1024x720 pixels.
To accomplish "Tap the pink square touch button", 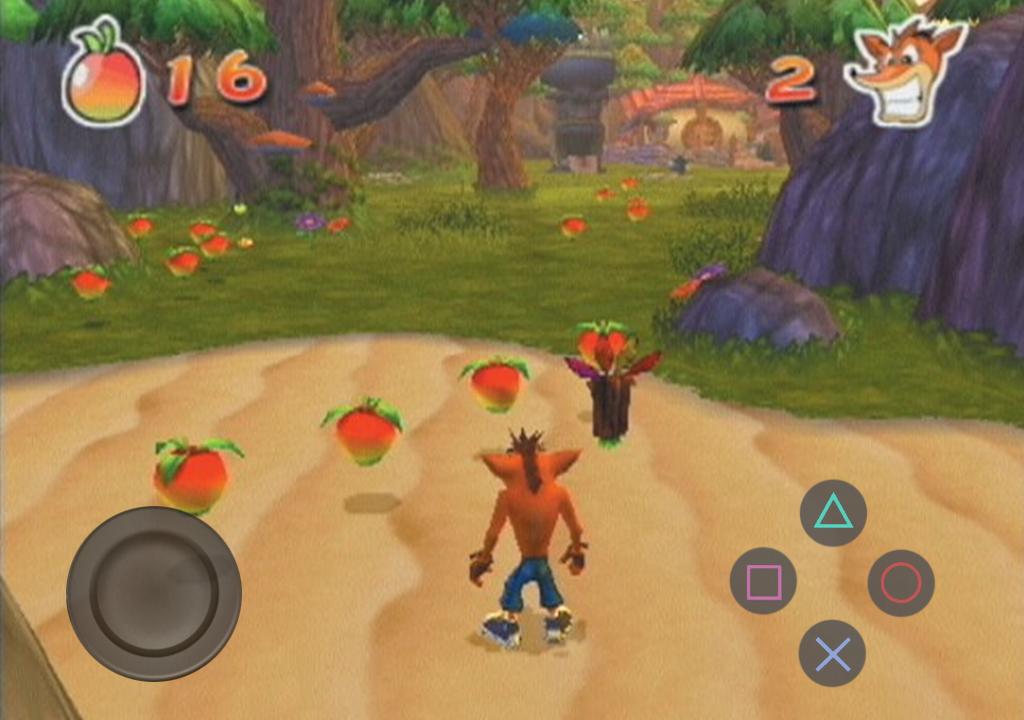I will tap(763, 581).
